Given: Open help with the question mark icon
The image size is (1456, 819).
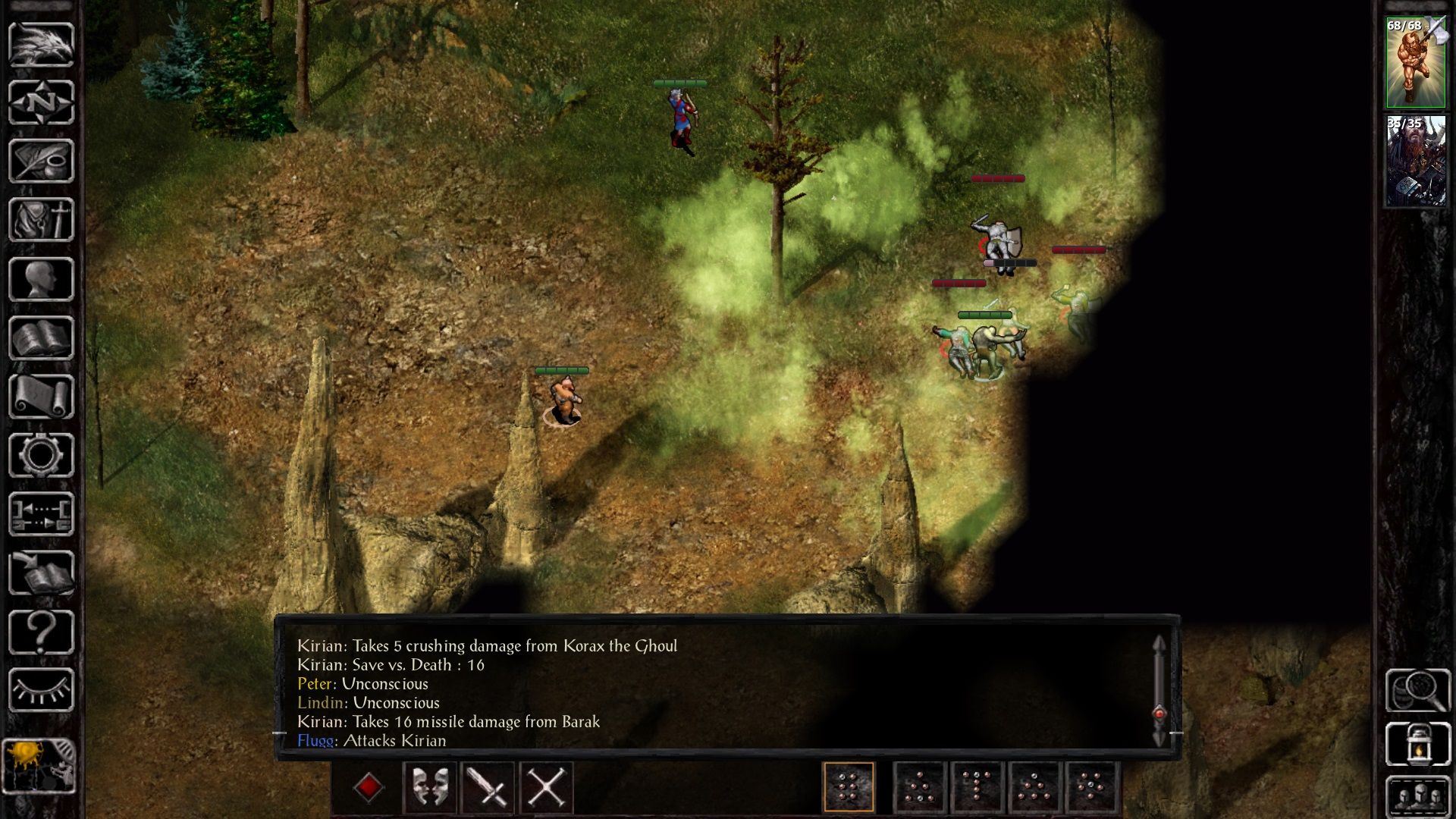Looking at the screenshot, I should click(x=41, y=632).
